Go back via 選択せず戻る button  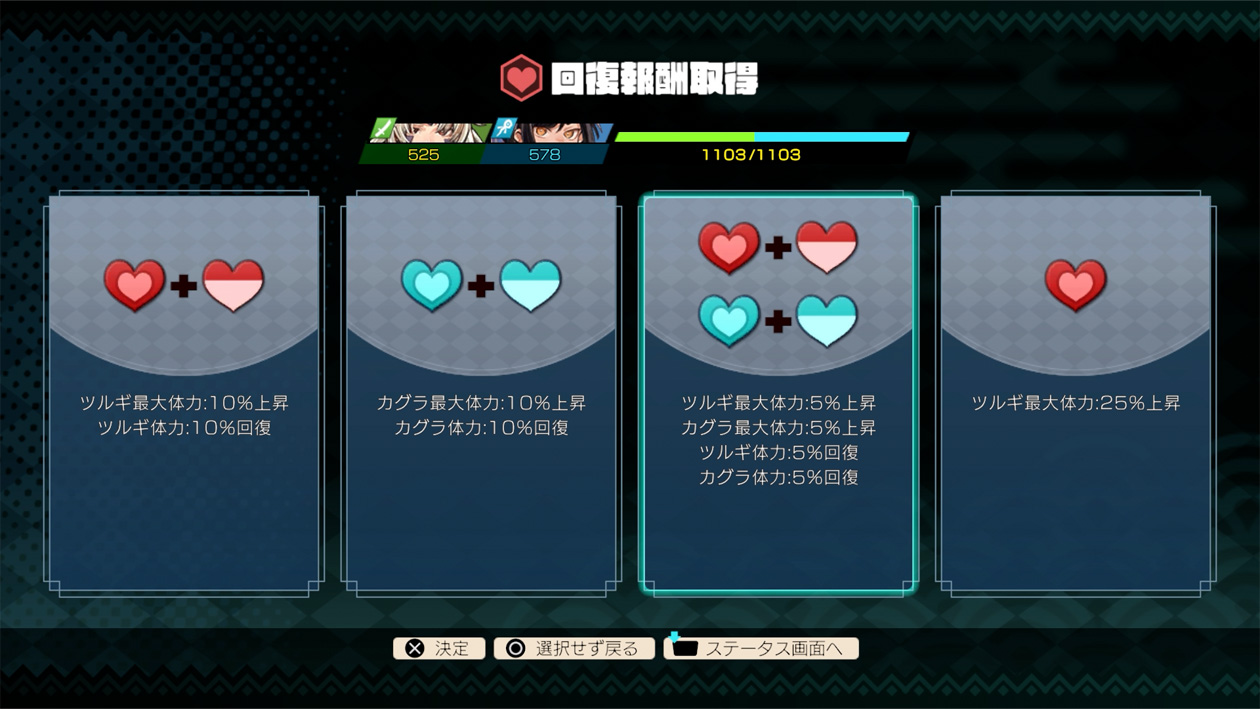[574, 648]
